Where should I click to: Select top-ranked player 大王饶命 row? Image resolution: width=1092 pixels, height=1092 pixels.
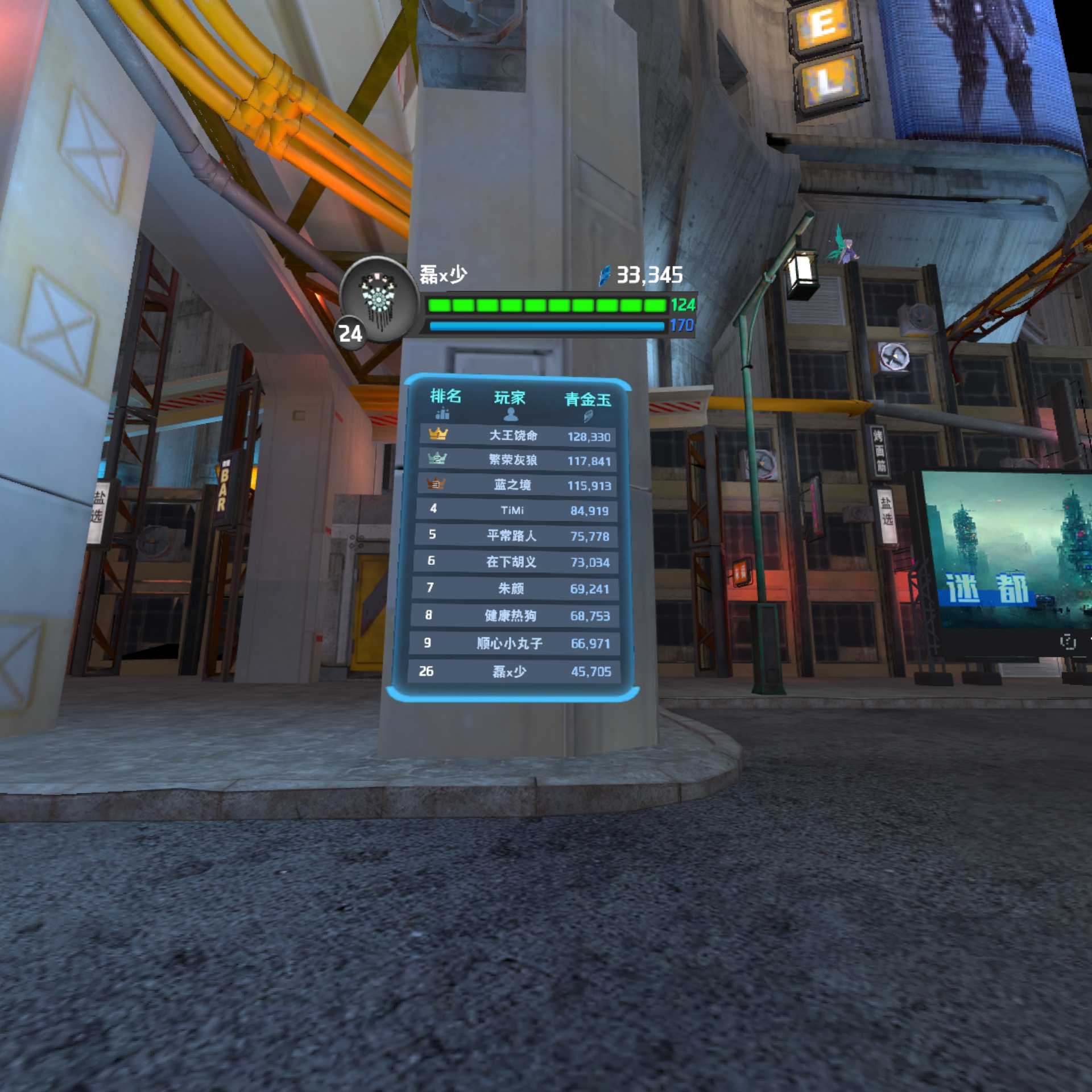point(518,436)
